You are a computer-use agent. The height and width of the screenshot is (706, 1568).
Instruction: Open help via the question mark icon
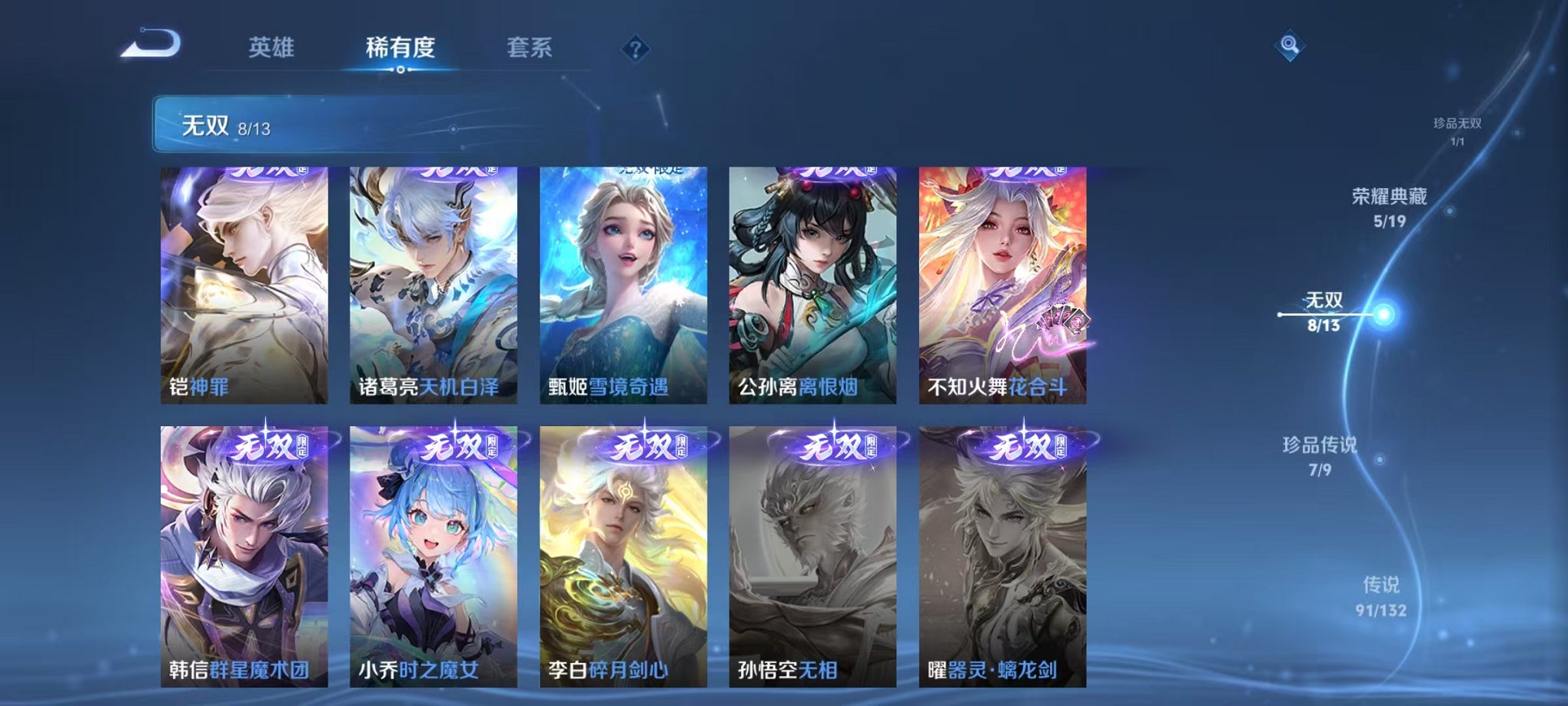[635, 50]
